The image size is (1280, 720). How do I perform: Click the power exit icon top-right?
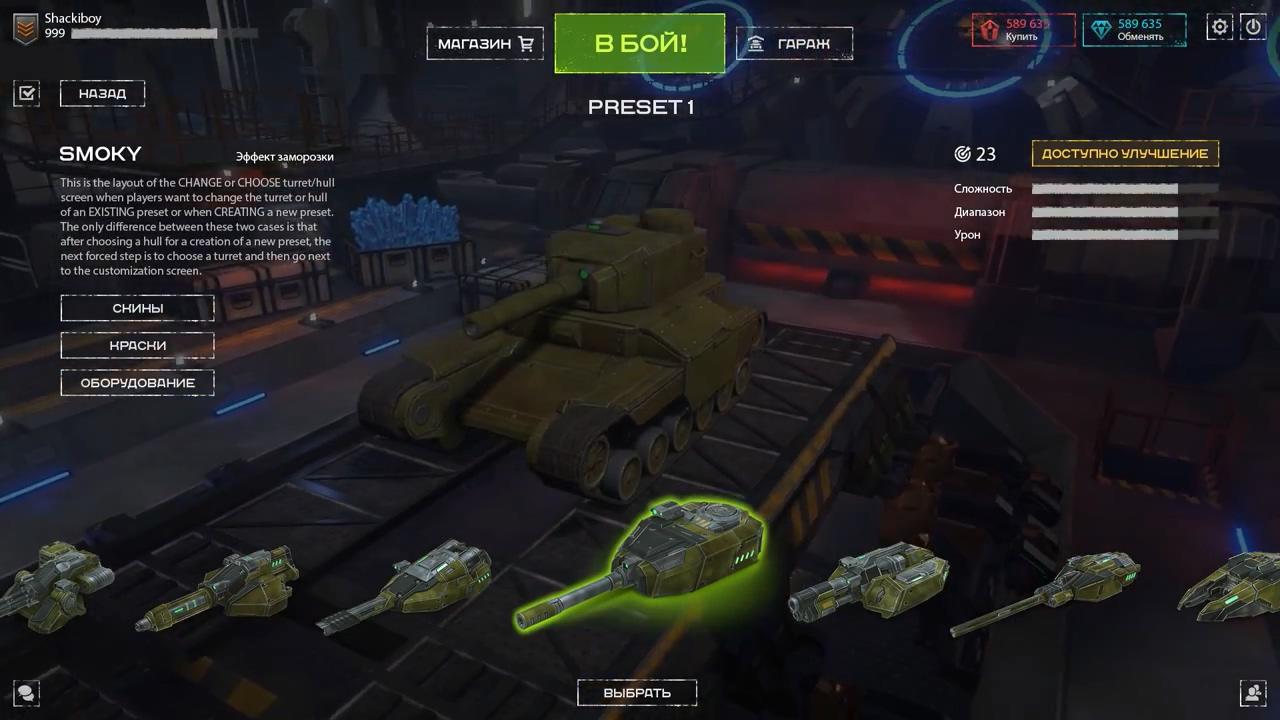(x=1253, y=27)
